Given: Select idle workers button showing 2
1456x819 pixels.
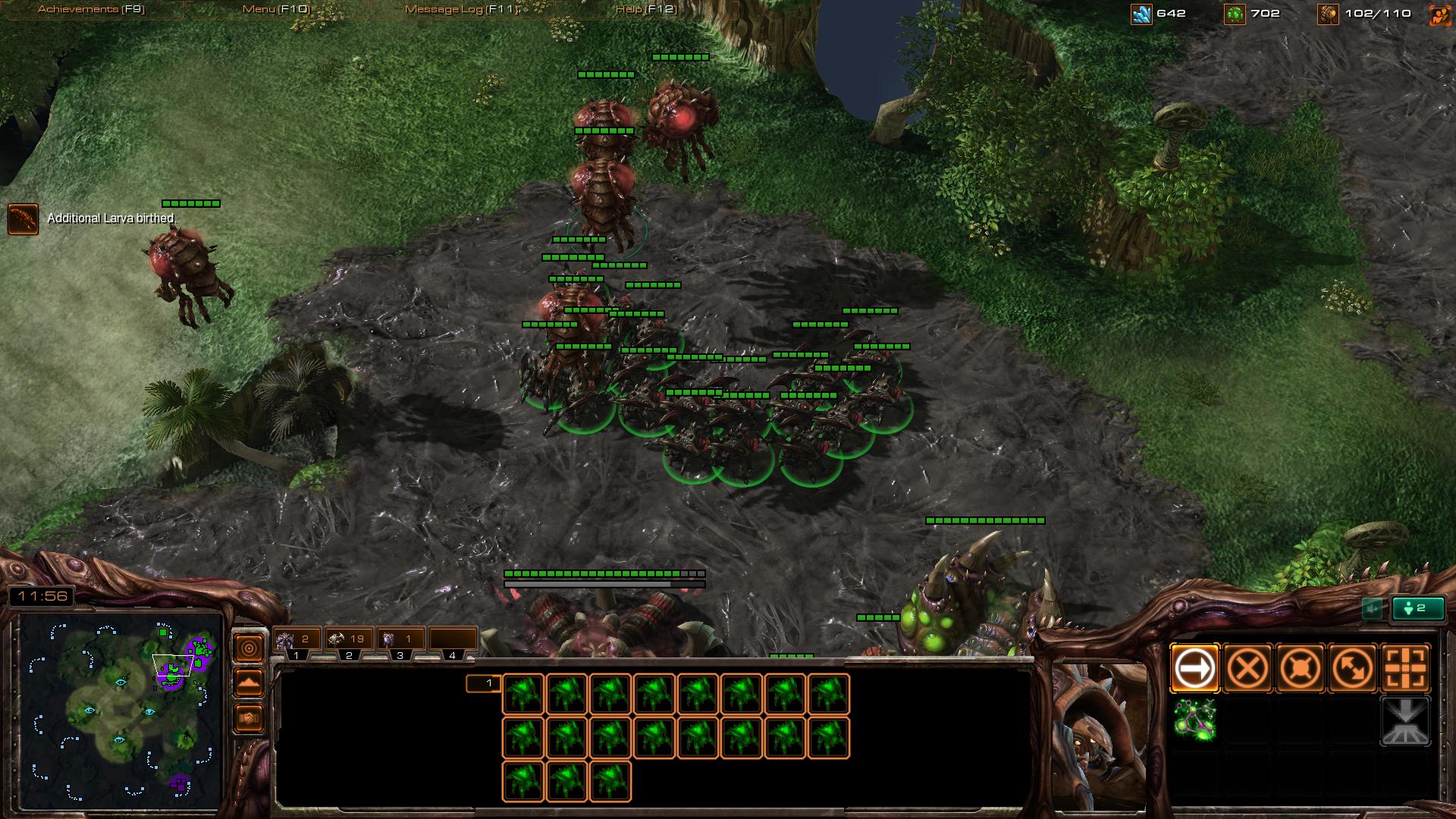Looking at the screenshot, I should coord(1417,608).
